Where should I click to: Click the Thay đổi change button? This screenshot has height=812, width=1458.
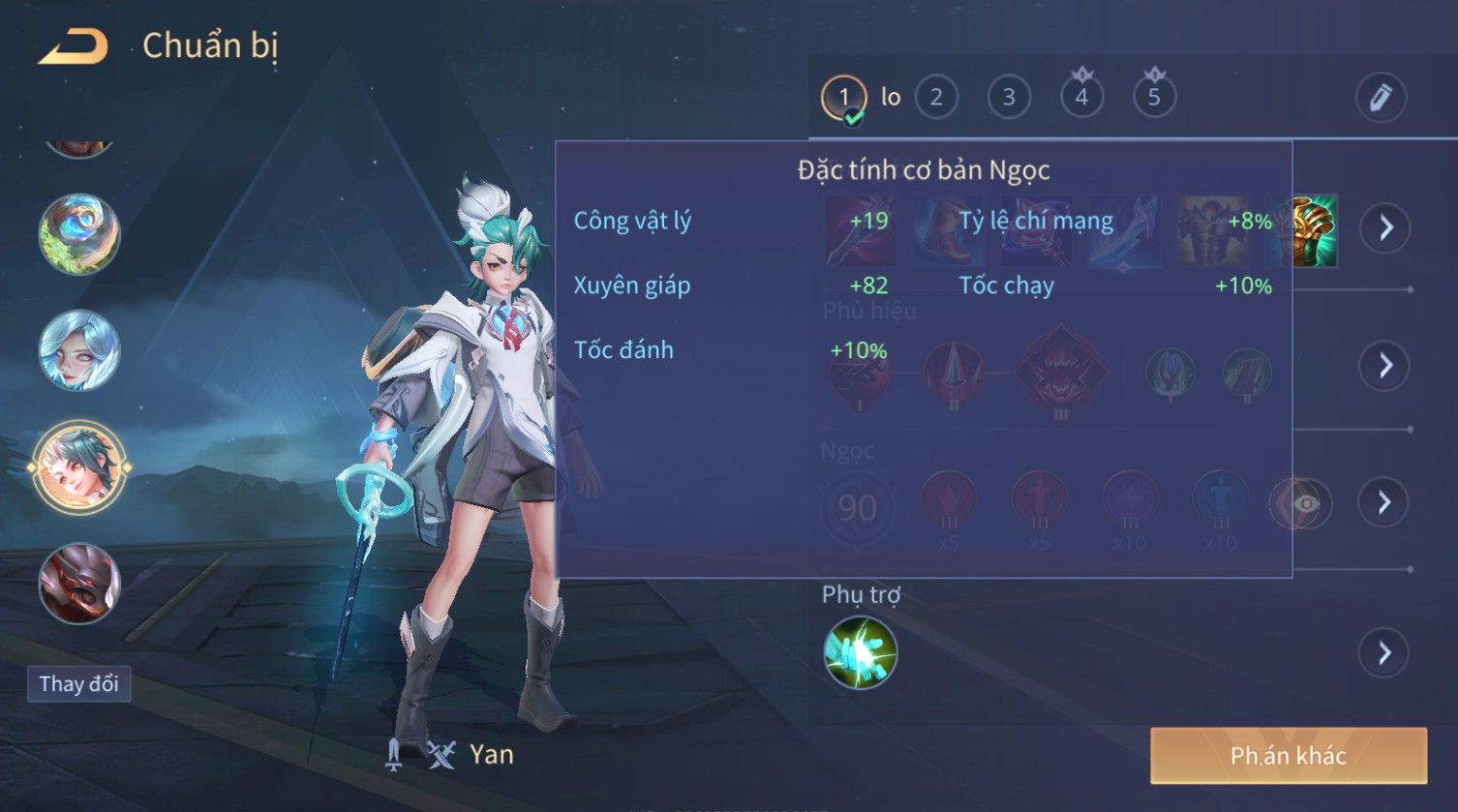point(78,684)
